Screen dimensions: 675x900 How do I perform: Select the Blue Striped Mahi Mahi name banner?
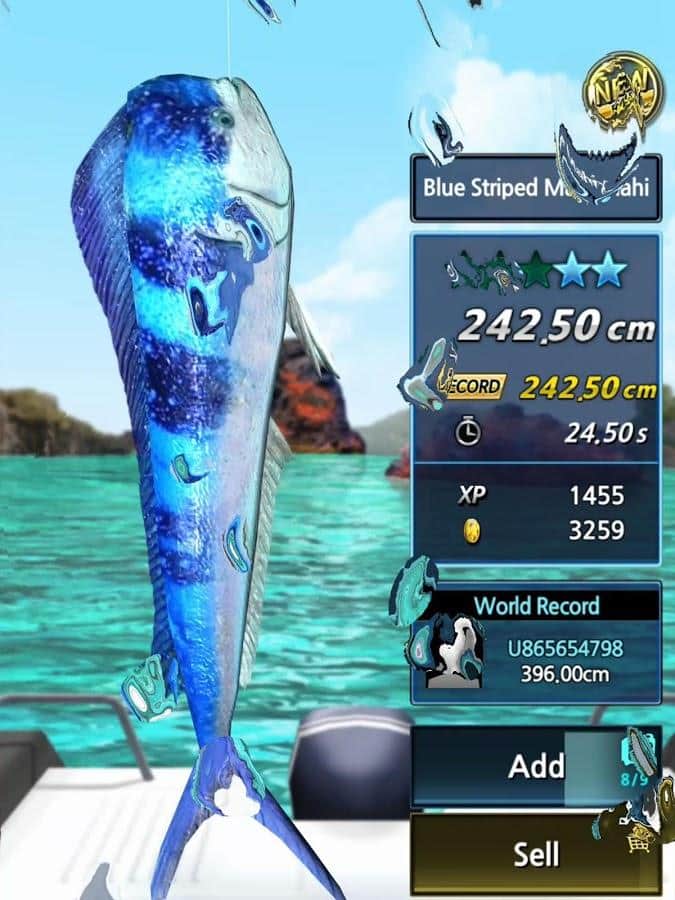click(535, 188)
